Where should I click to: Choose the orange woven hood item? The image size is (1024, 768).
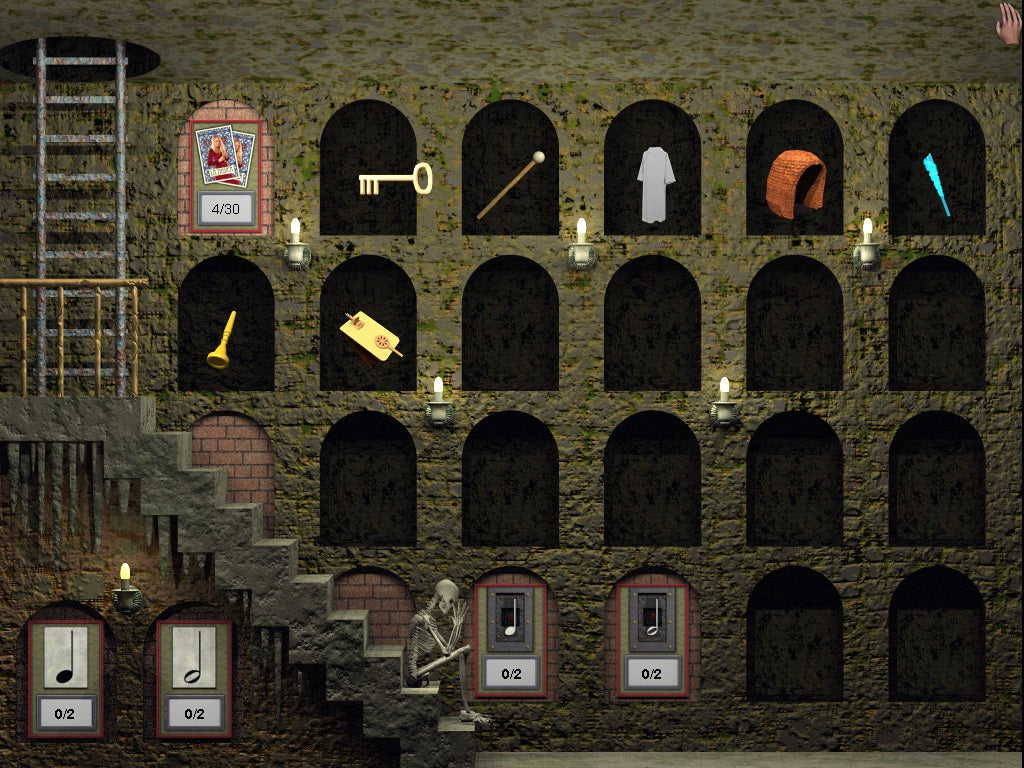(x=796, y=181)
